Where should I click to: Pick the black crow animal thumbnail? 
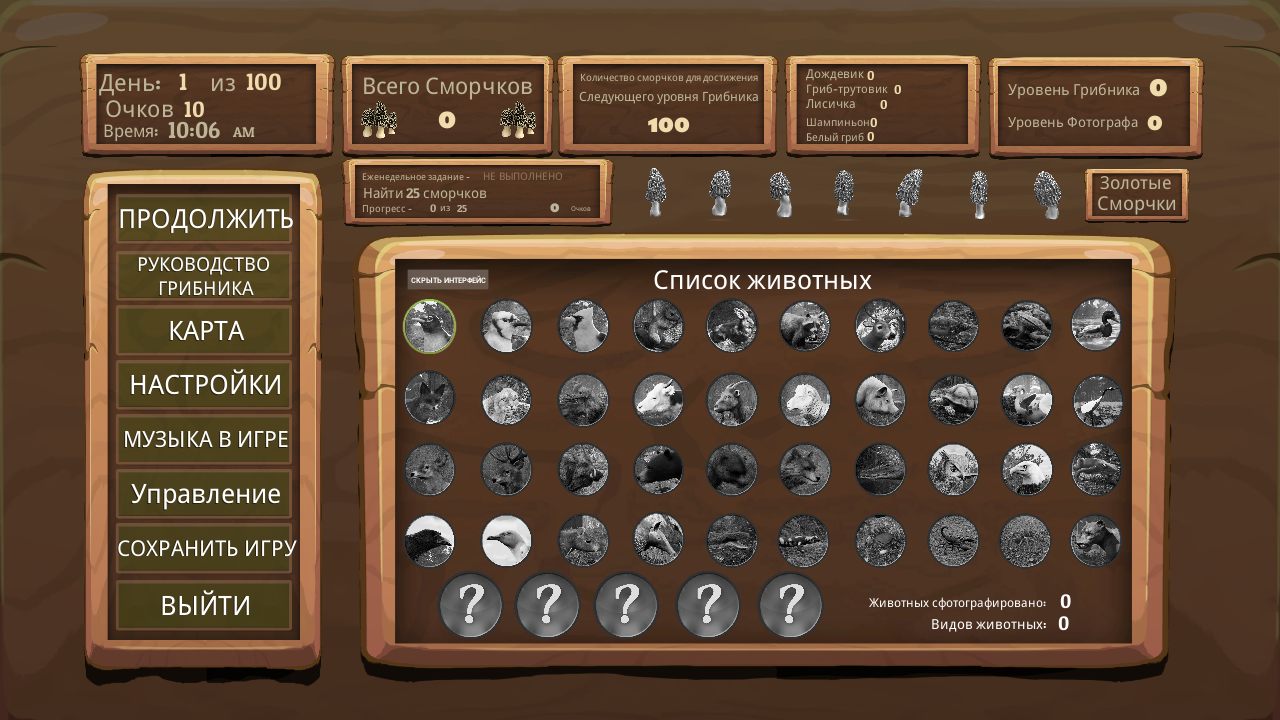(430, 541)
